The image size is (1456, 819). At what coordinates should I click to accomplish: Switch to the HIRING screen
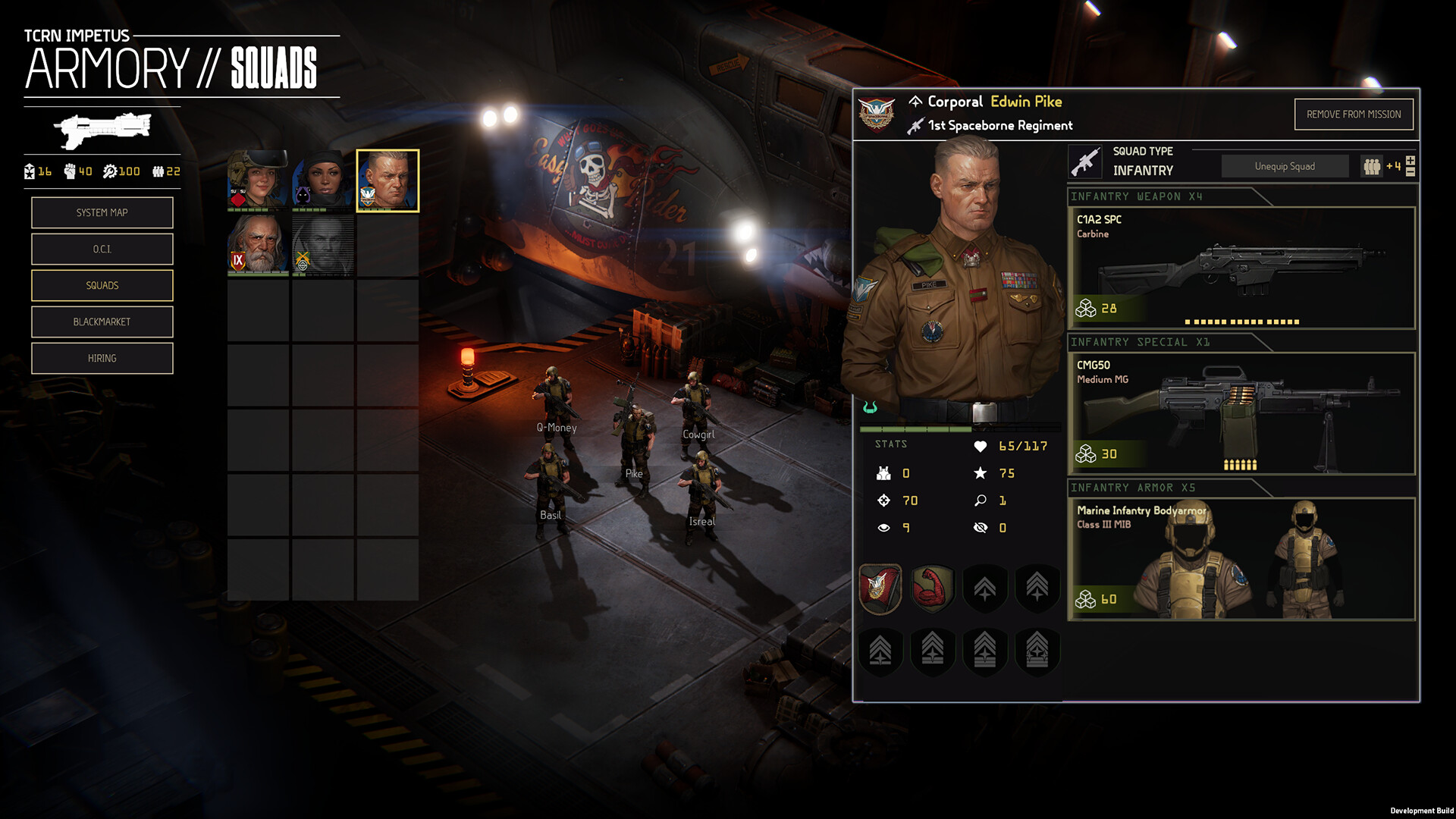[x=102, y=358]
